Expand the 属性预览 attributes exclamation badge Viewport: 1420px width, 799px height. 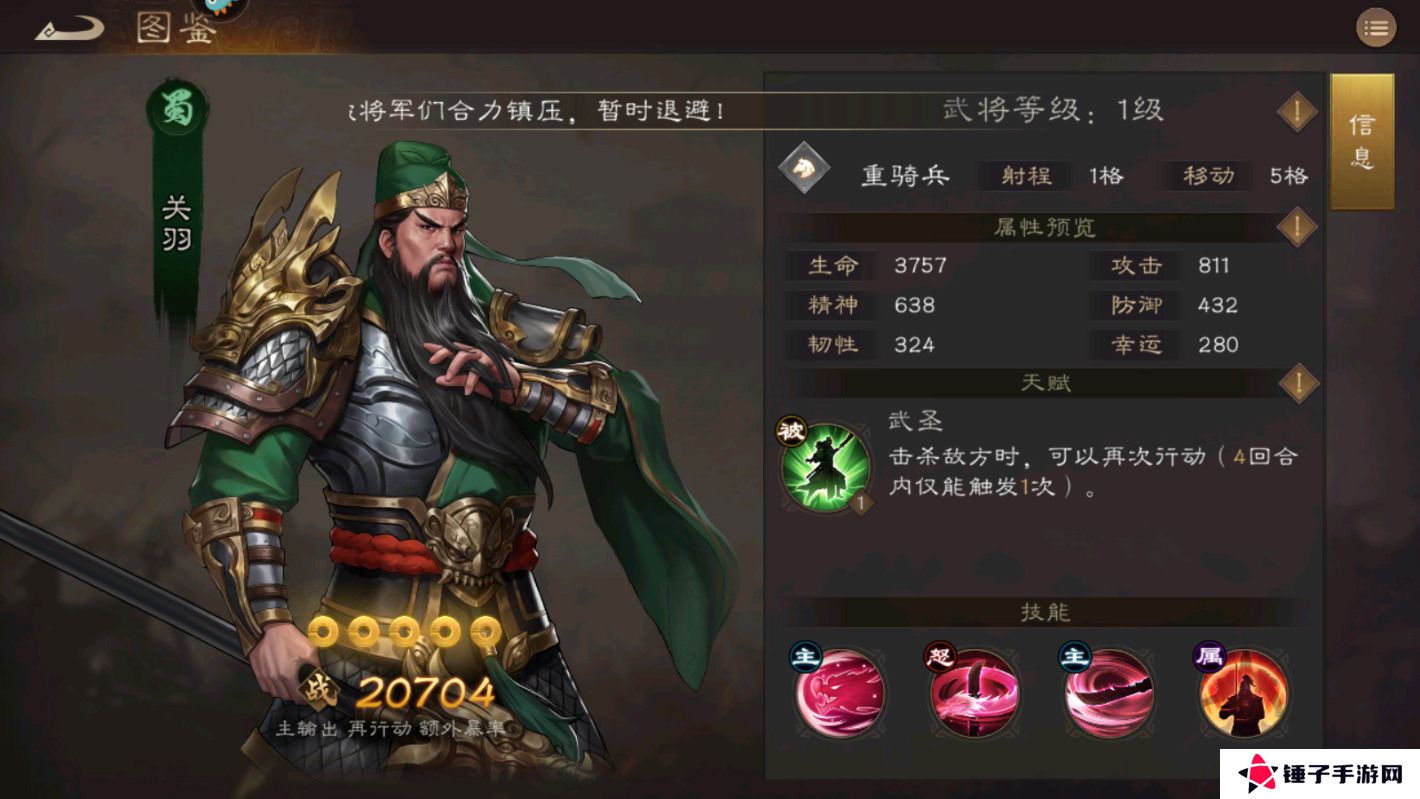pos(1297,228)
